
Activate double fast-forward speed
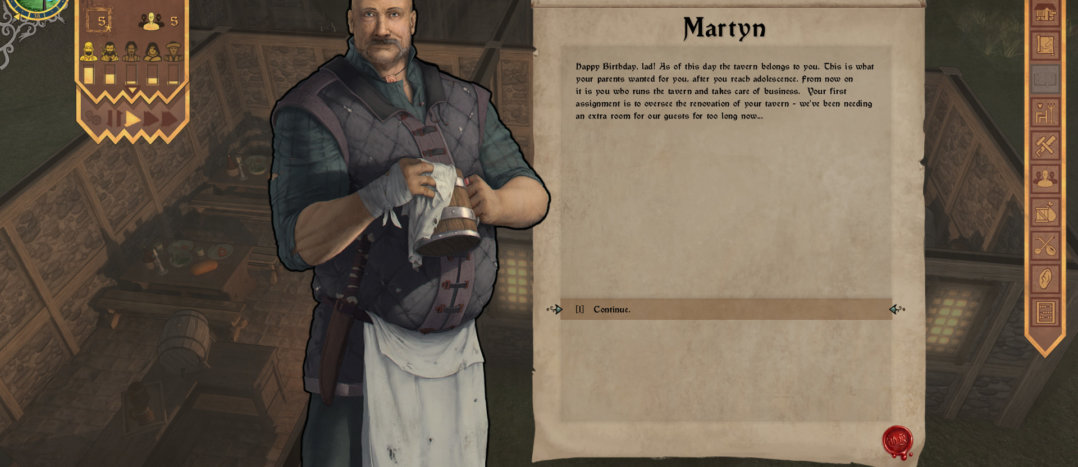click(x=151, y=119)
